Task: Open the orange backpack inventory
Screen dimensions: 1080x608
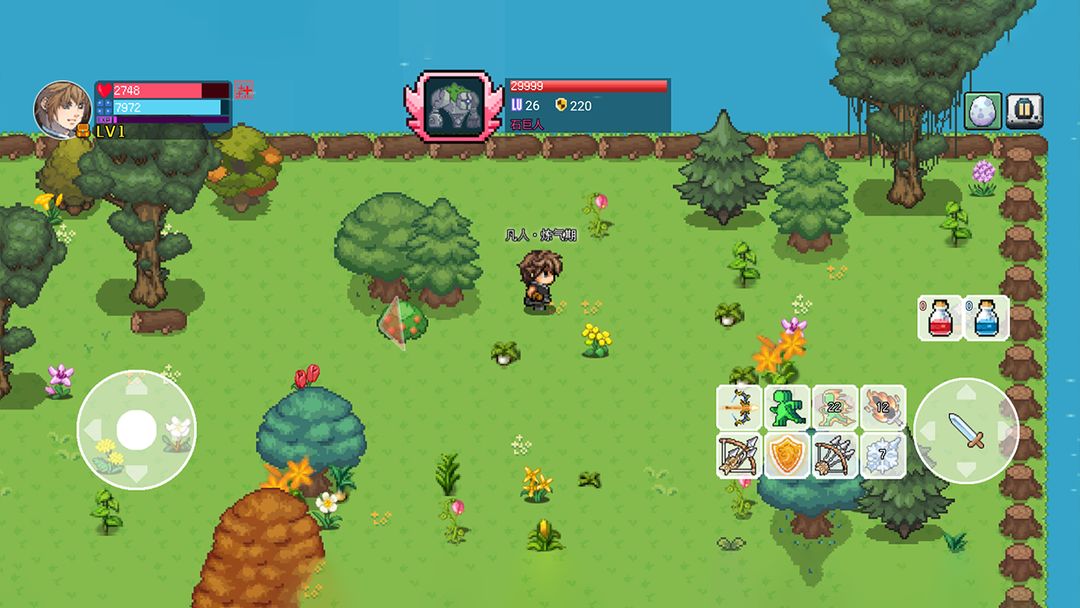Action: (x=83, y=131)
